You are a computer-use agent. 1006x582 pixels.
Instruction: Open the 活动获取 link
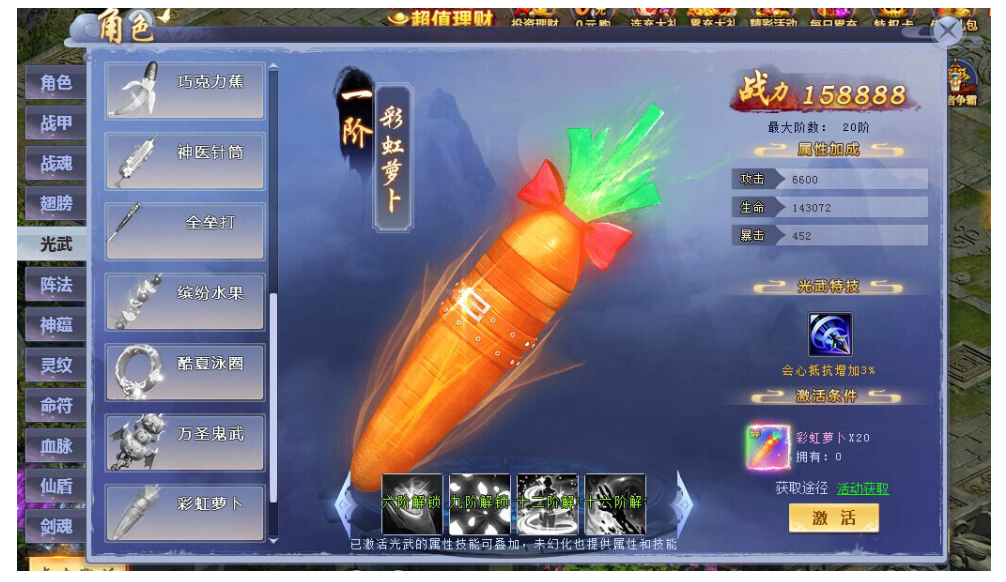pyautogui.click(x=862, y=489)
